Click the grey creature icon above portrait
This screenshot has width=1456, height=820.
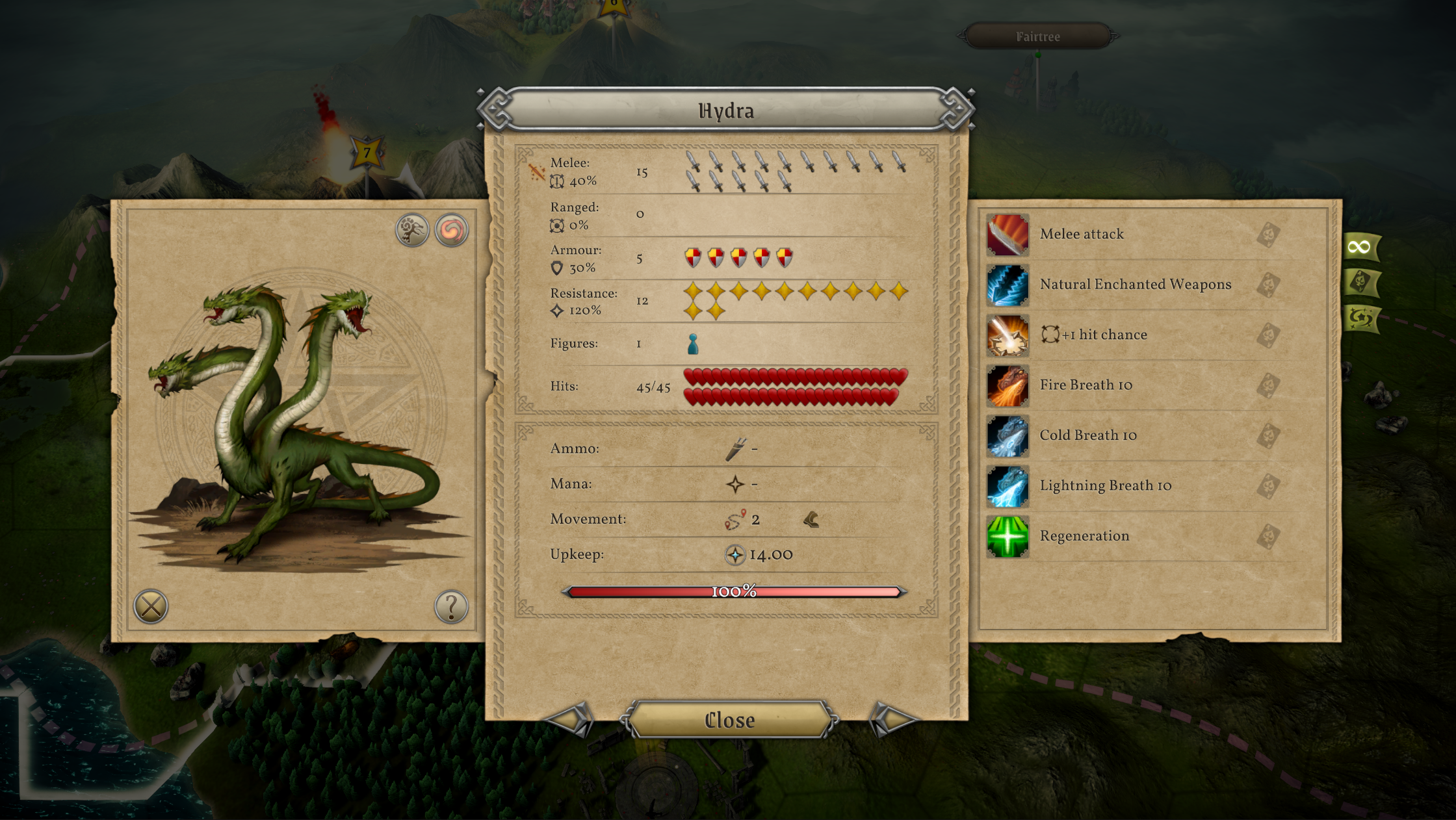coord(412,230)
